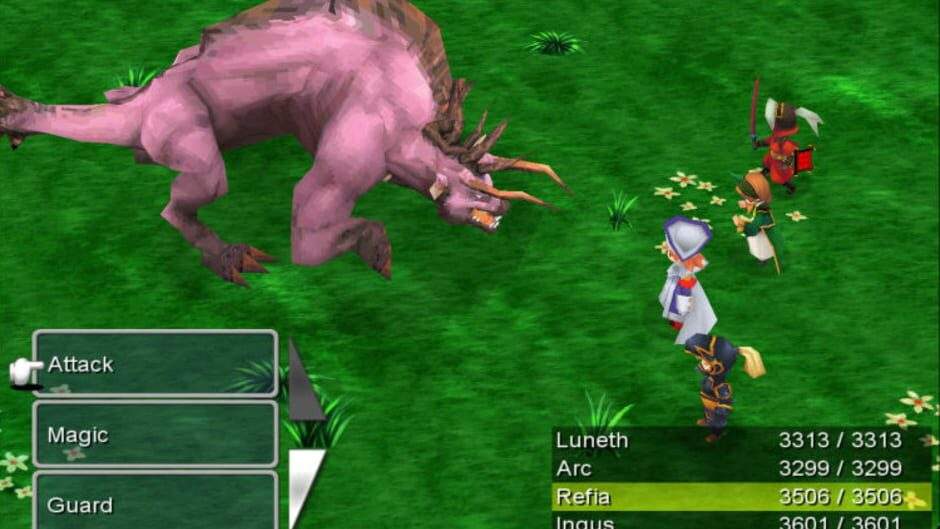Choose the Magic command

pos(155,435)
